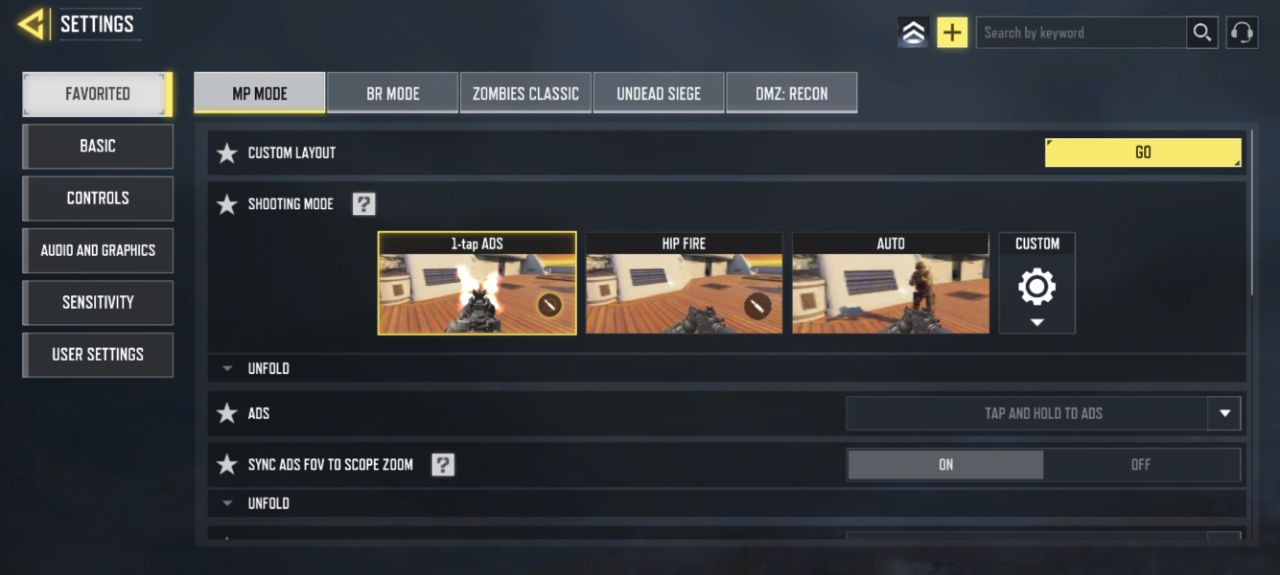This screenshot has height=575, width=1280.
Task: Select the Sensitivity section
Action: [x=98, y=302]
